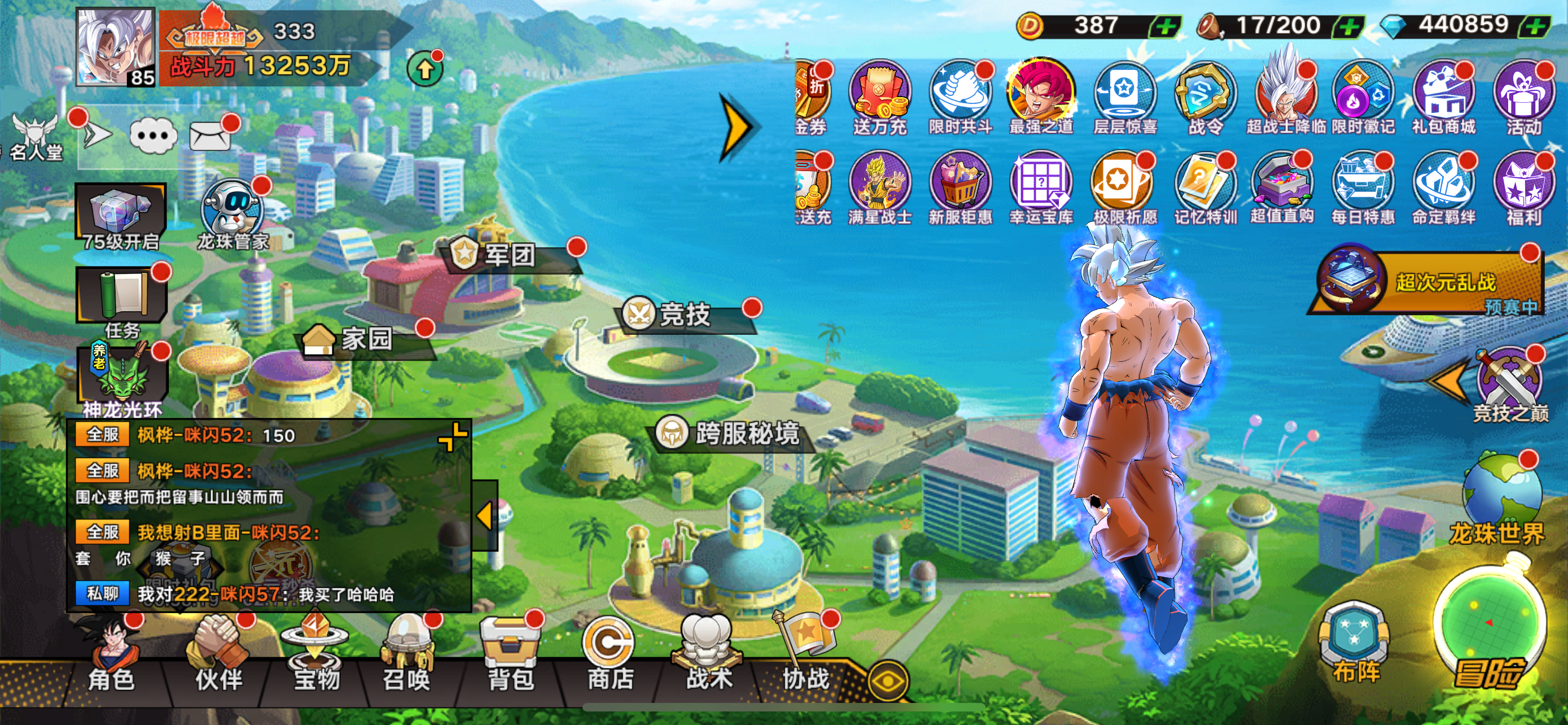Tap the player avatar portrait
Screen dimensions: 1568x725
pyautogui.click(x=115, y=47)
